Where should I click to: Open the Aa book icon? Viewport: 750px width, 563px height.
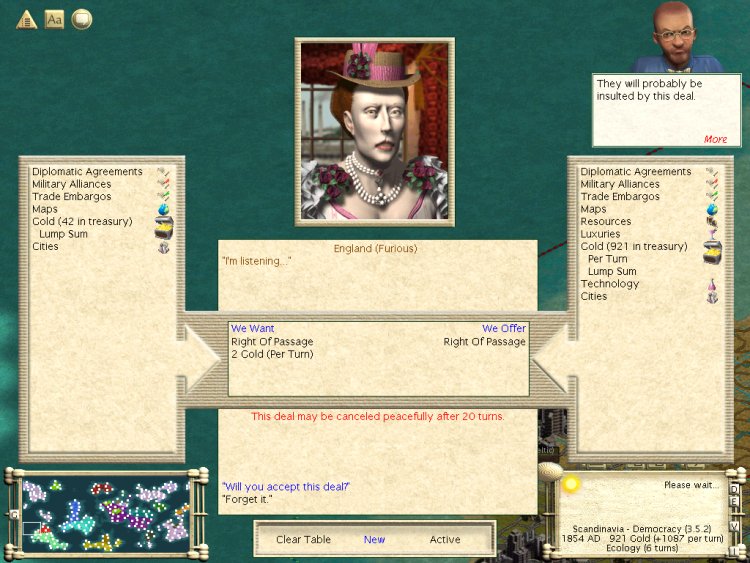(54, 19)
